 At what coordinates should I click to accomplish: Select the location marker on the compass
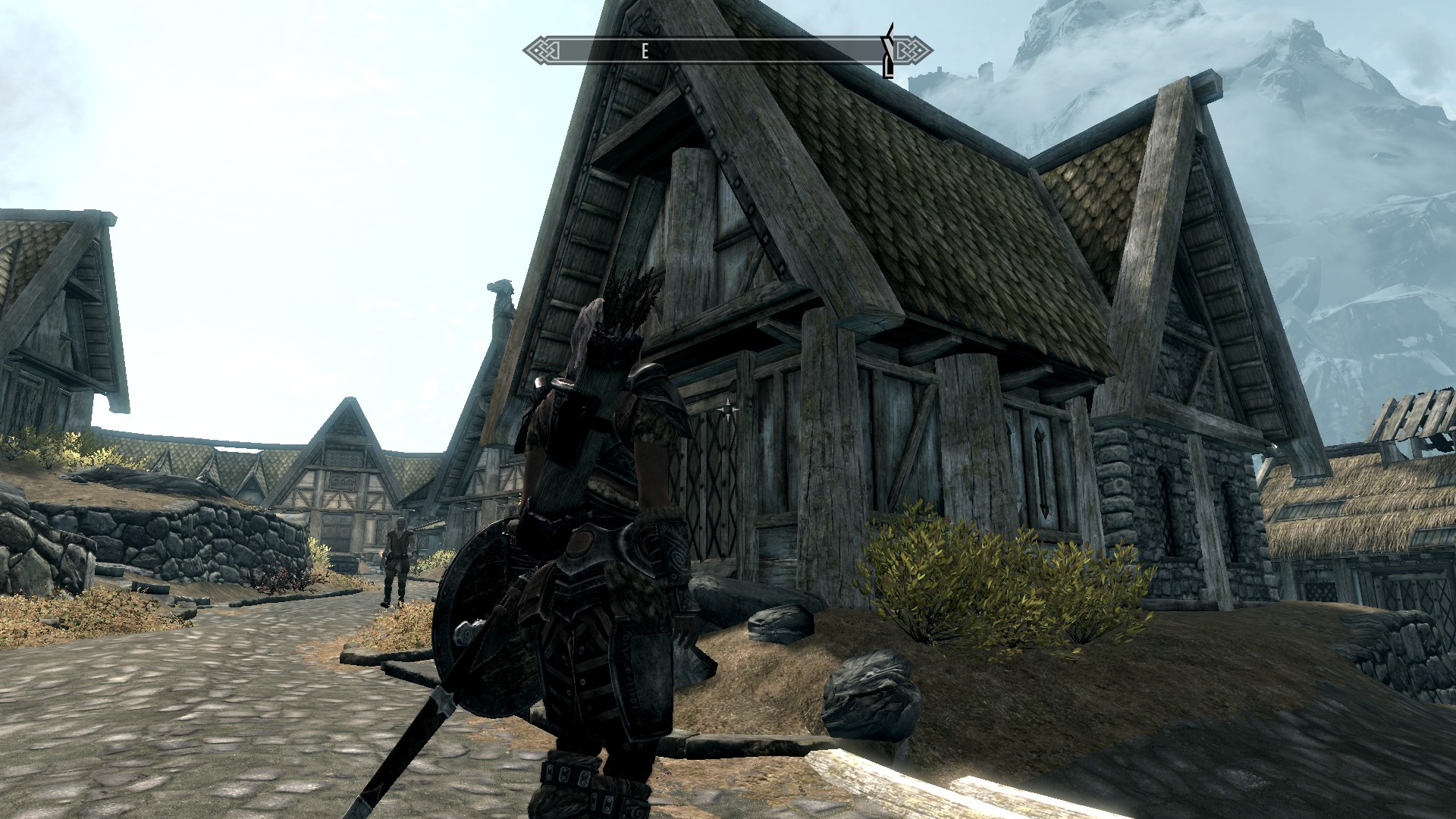tap(888, 51)
